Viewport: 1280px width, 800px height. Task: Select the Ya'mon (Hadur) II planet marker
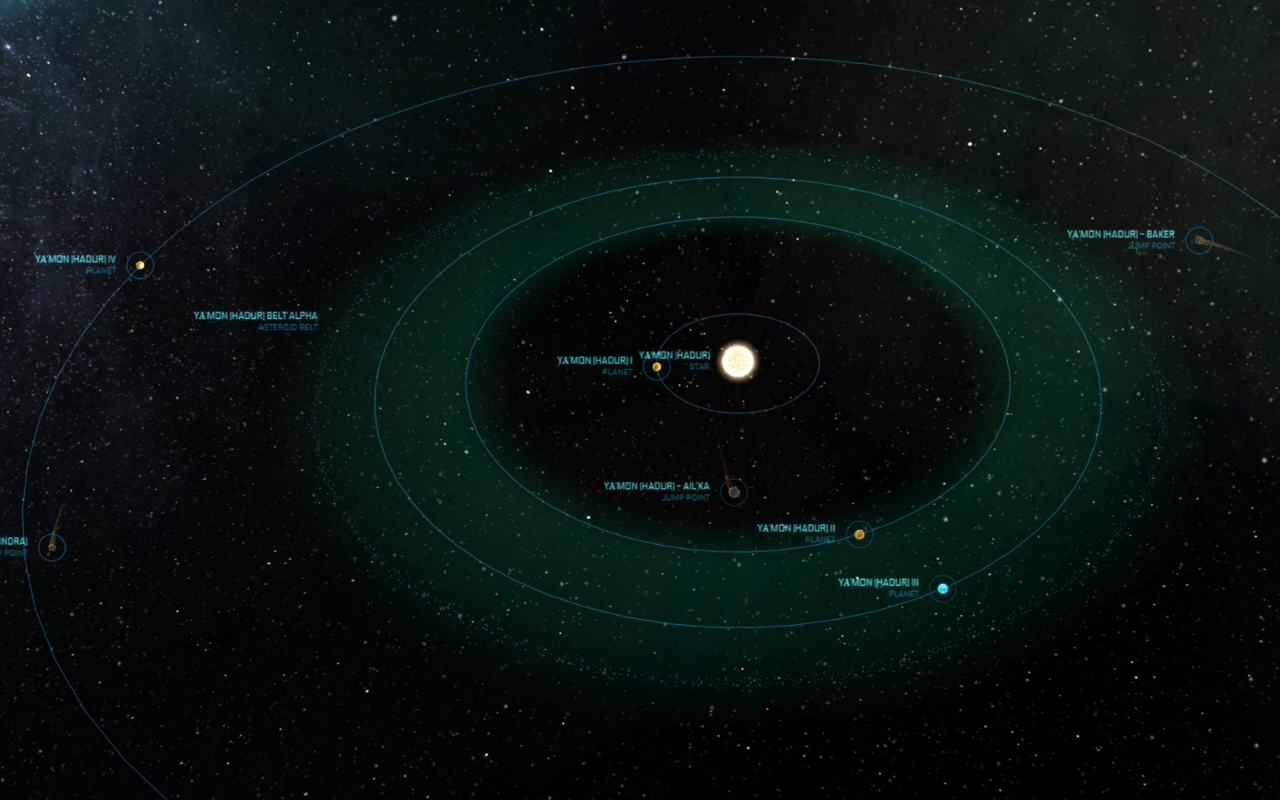click(859, 535)
